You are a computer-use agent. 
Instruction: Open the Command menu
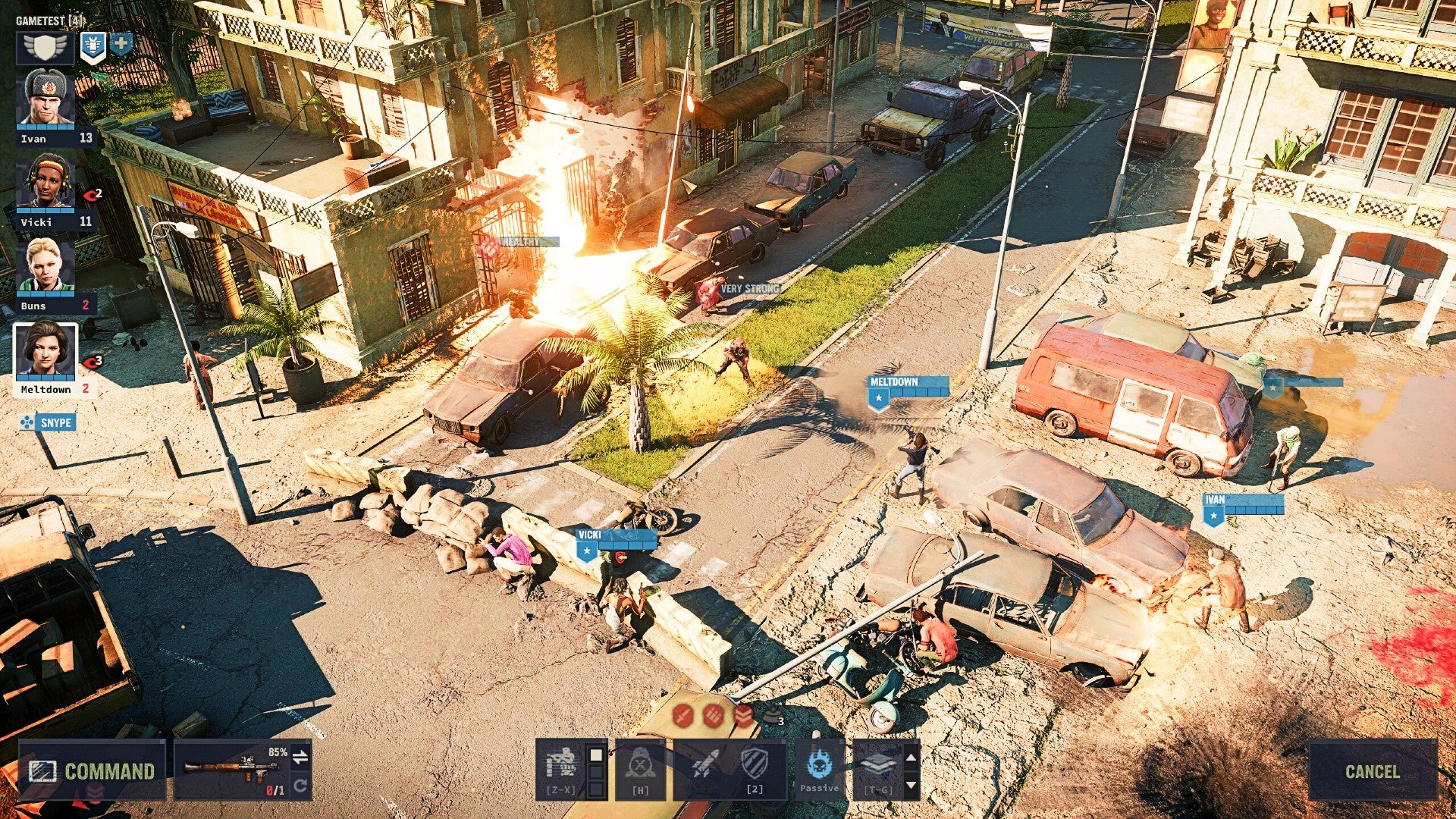click(x=92, y=771)
